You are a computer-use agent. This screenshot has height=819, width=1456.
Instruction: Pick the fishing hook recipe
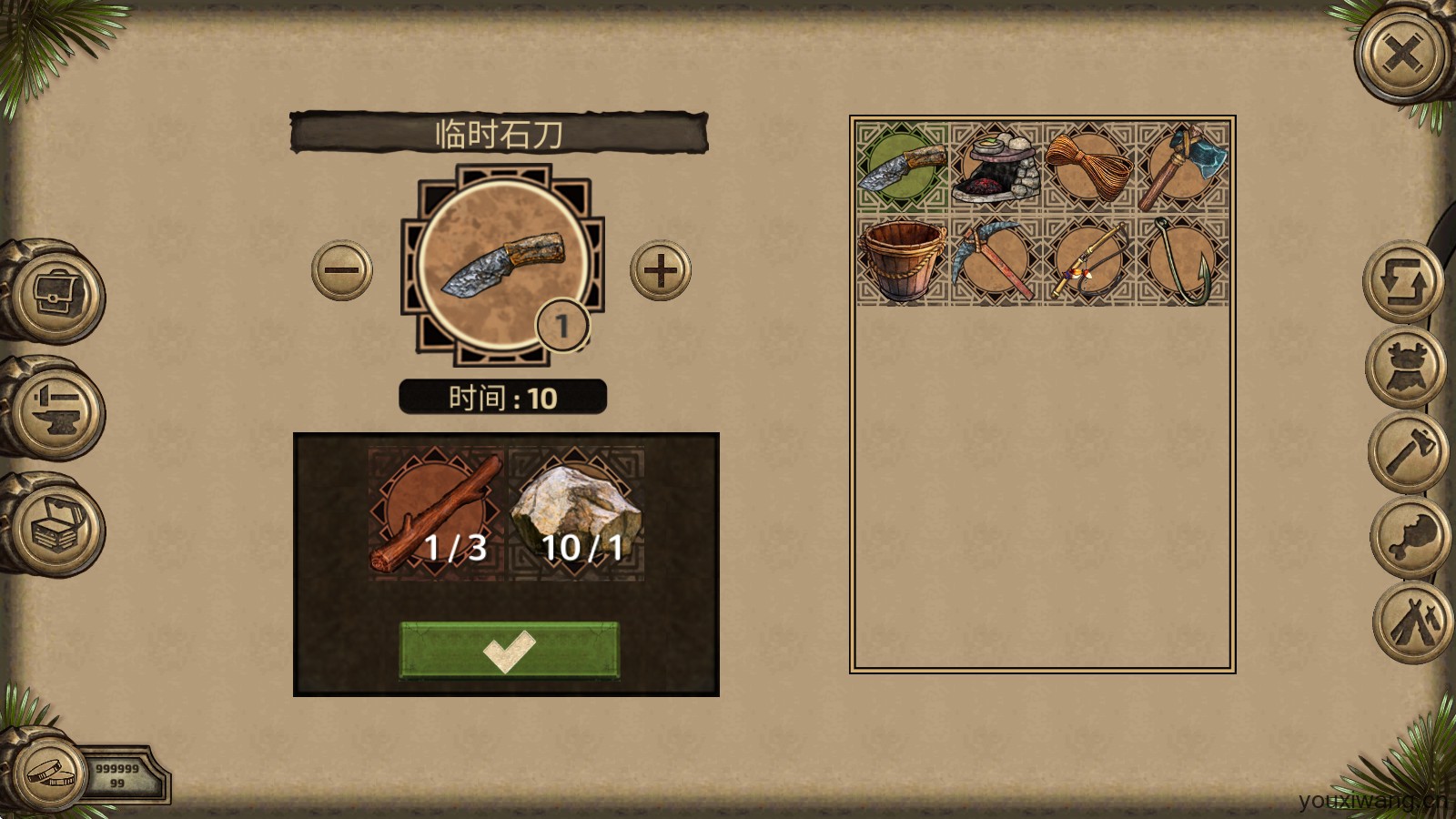click(x=1182, y=260)
